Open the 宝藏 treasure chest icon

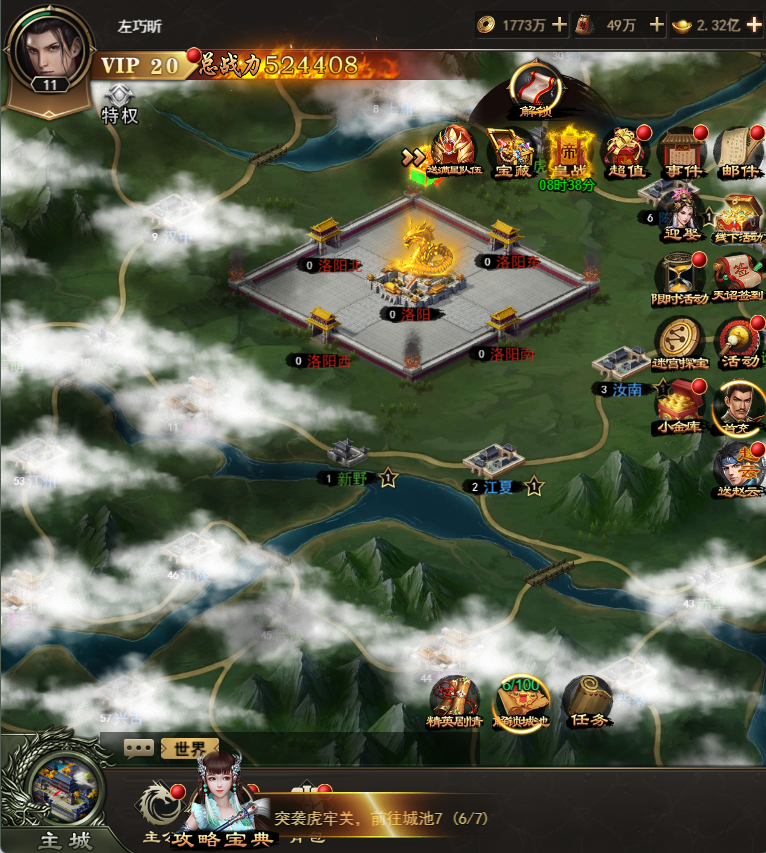(510, 154)
